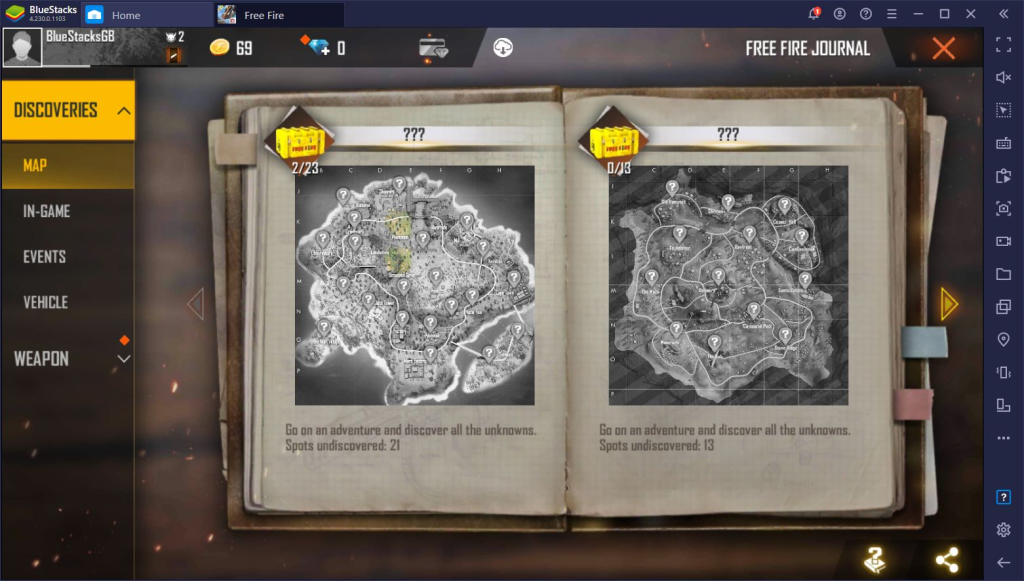The image size is (1024, 581).
Task: Open BlueStacks settings gear
Action: click(1003, 529)
